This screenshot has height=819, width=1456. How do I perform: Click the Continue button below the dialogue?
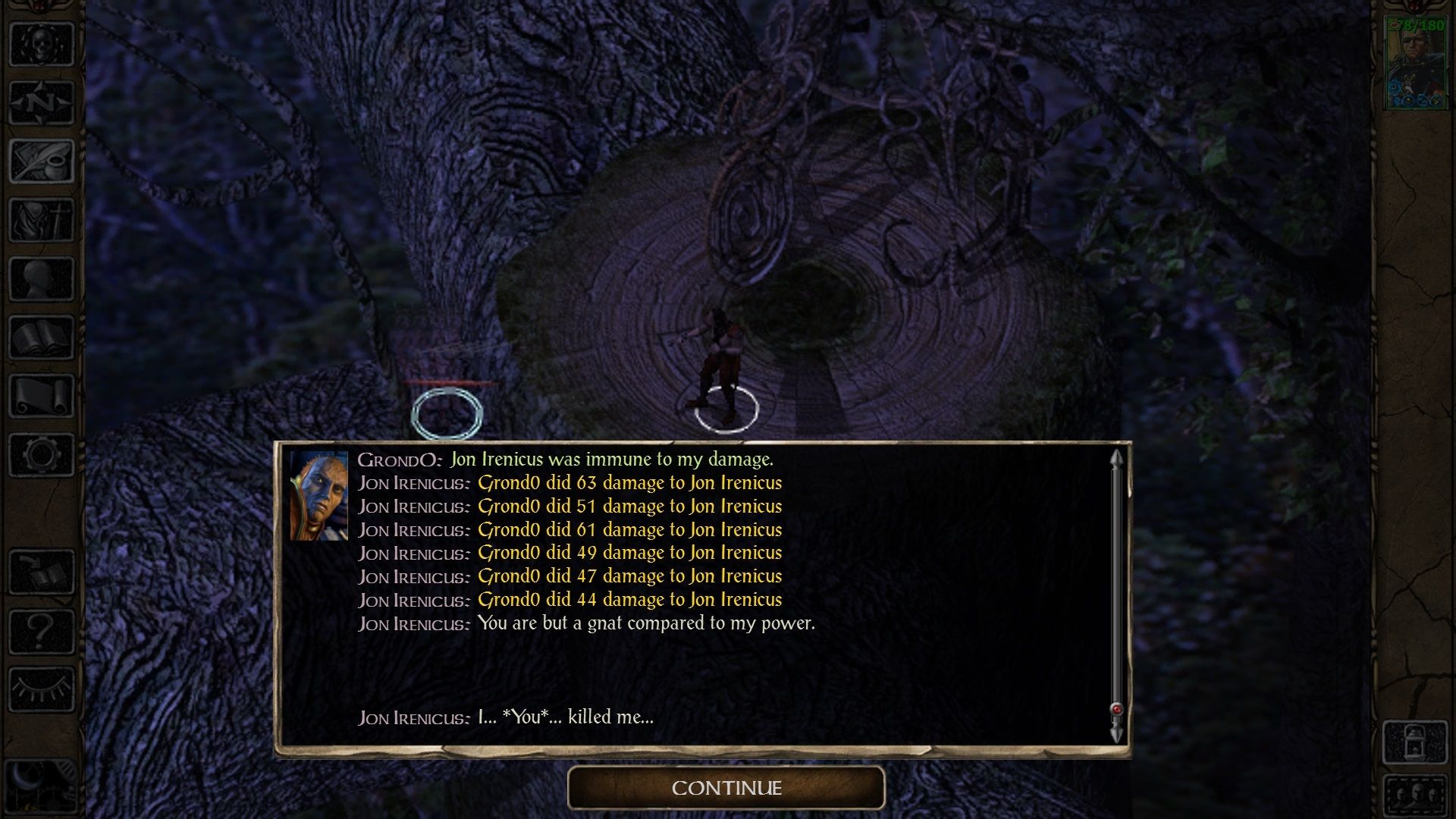click(726, 788)
